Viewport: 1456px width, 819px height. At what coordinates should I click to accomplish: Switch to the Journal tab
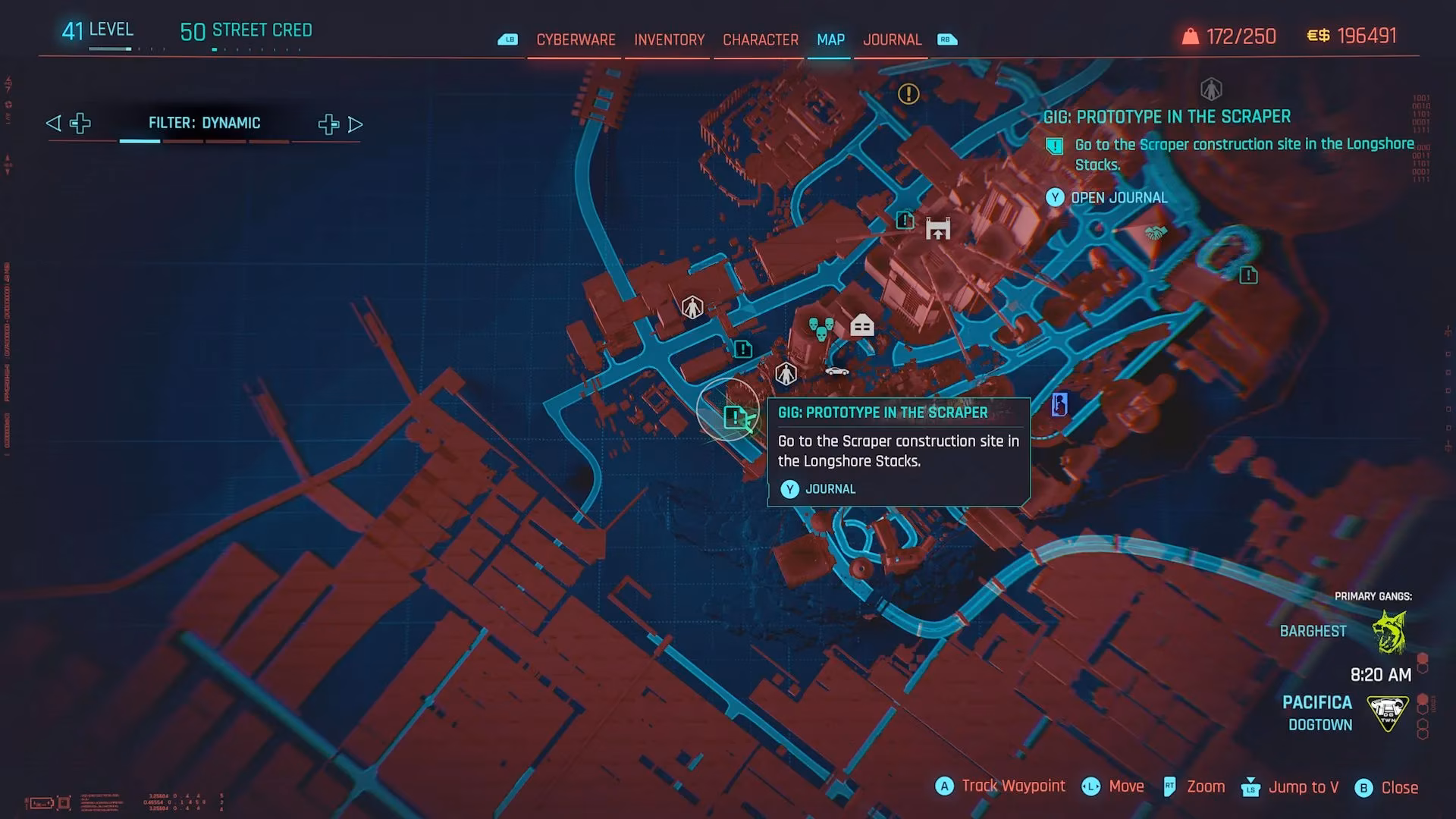(x=892, y=39)
